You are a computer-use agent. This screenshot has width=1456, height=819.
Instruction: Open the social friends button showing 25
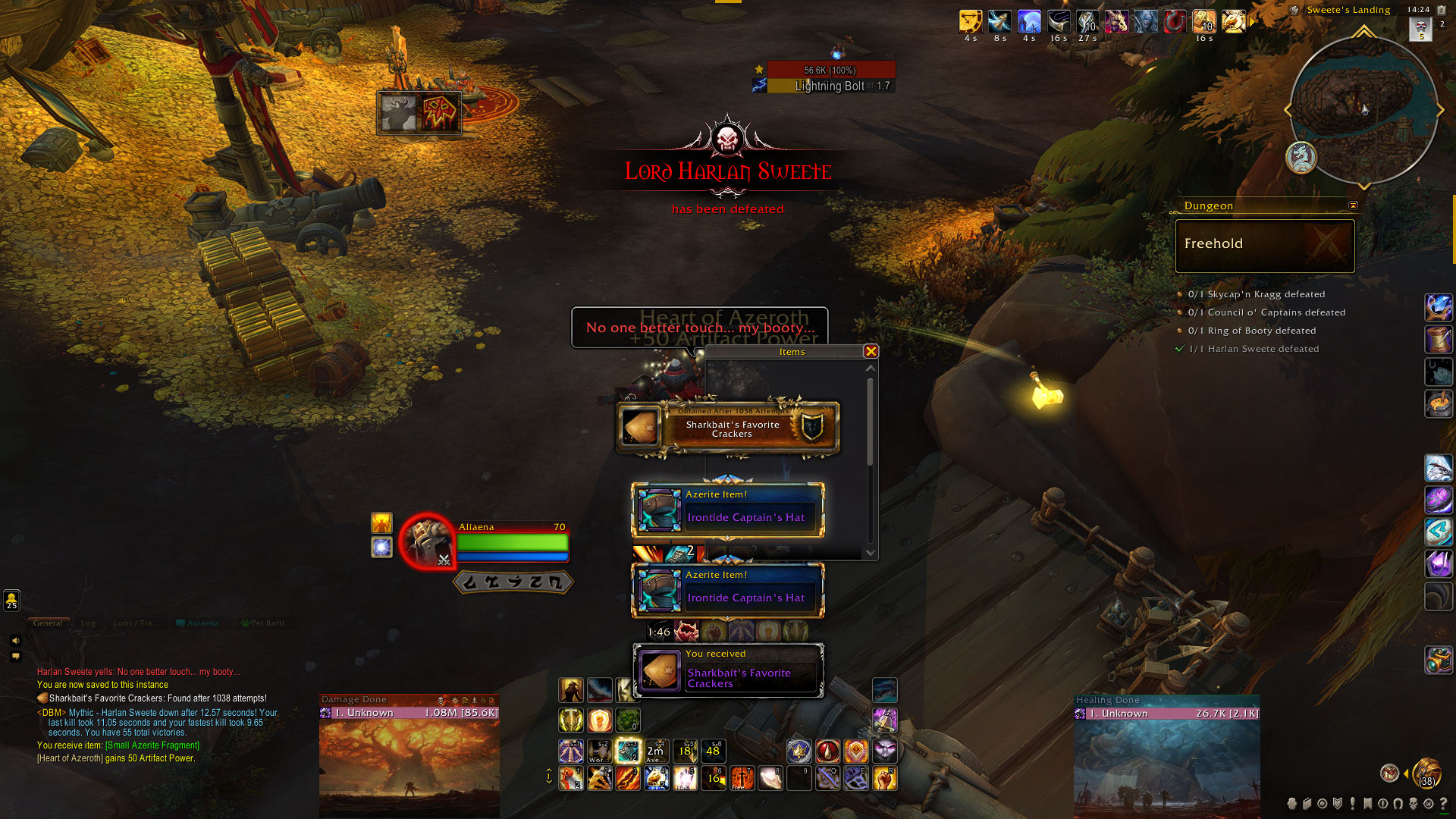pyautogui.click(x=11, y=601)
